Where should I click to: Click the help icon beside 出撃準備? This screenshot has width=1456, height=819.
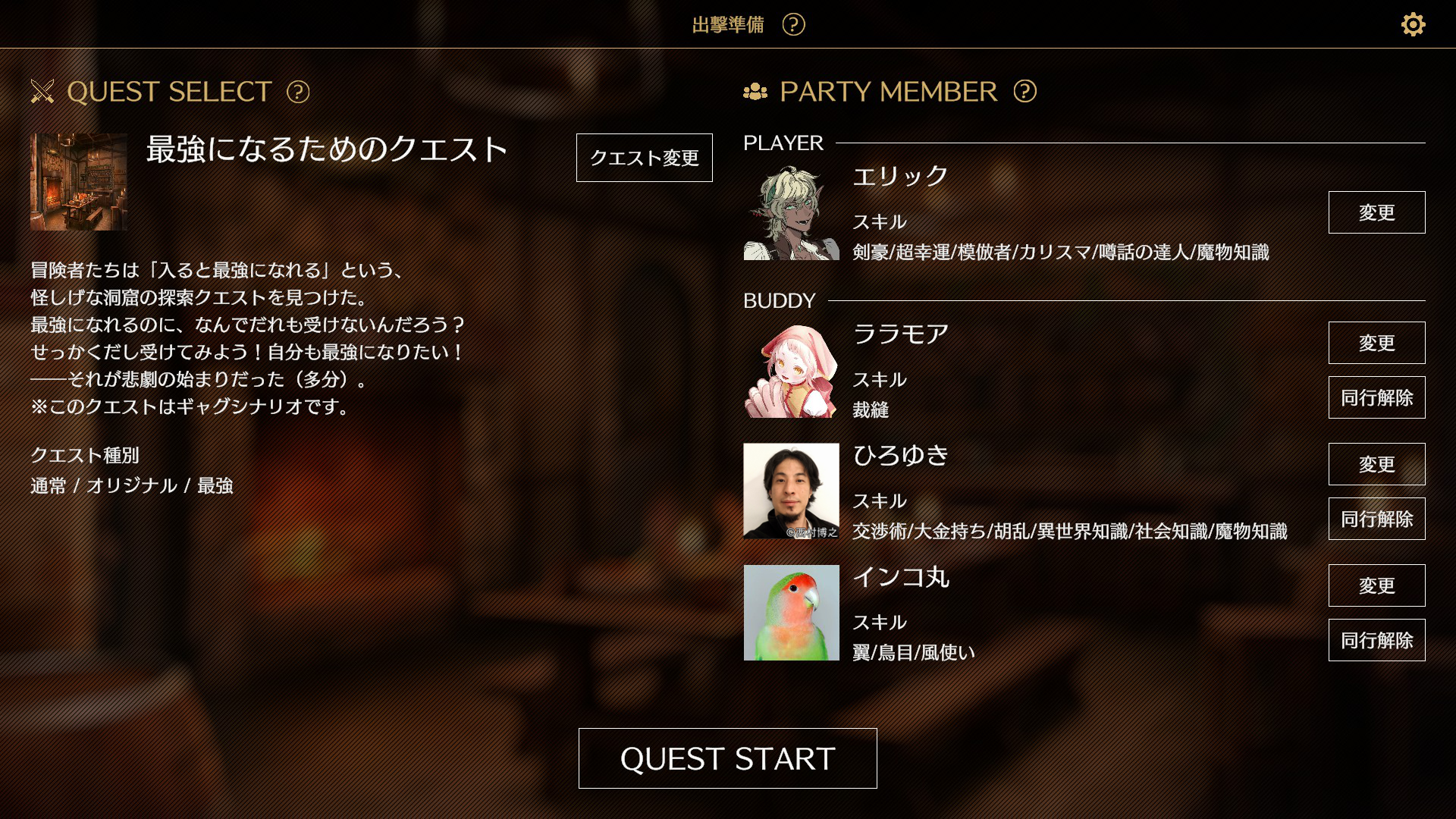[792, 24]
